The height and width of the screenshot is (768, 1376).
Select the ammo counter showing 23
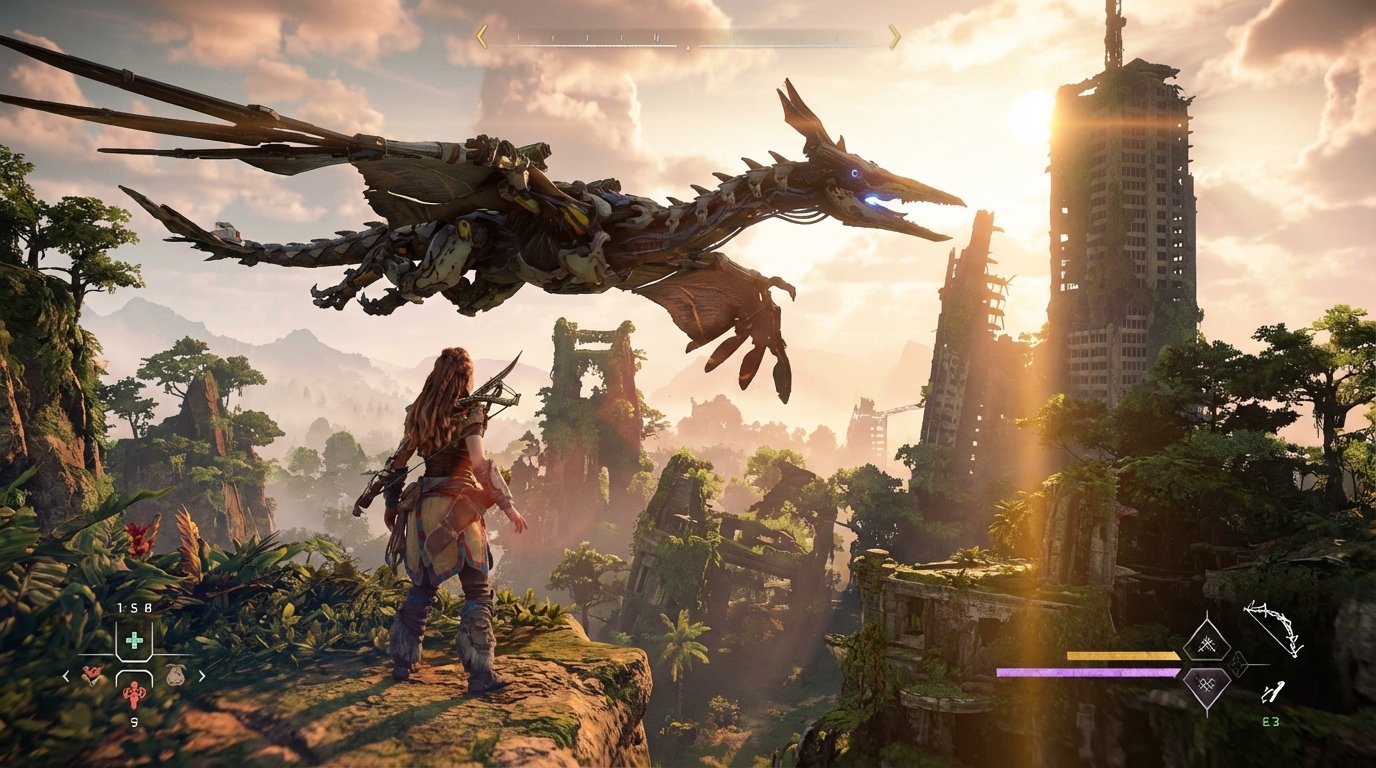[x=1269, y=722]
